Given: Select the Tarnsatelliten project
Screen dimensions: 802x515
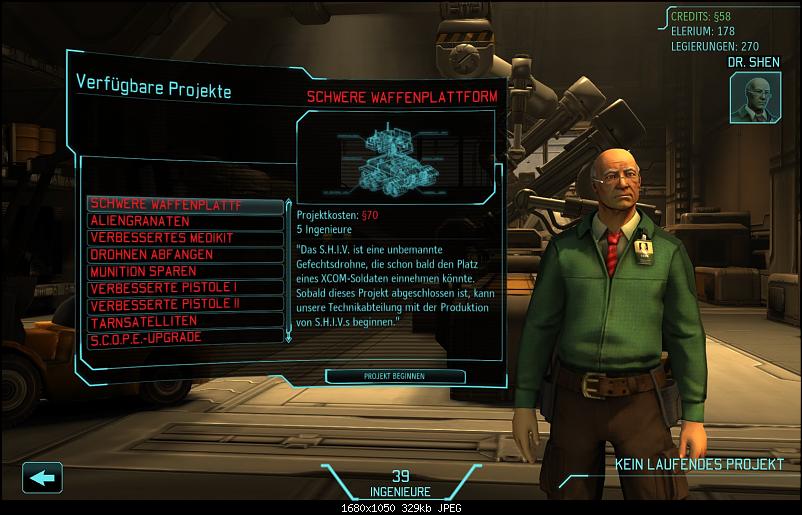Looking at the screenshot, I should (x=185, y=321).
